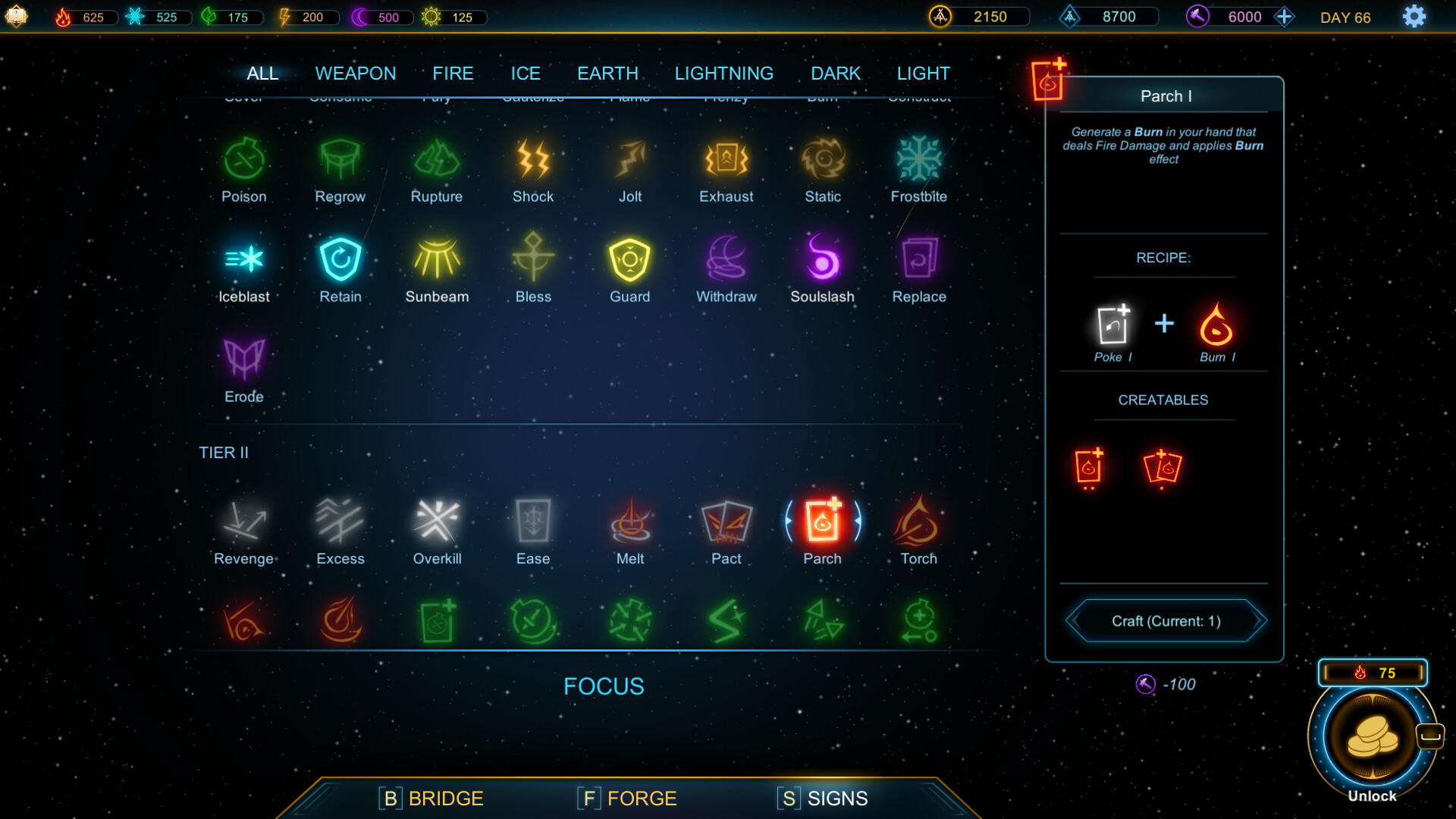Open the SIGNS section from bottom bar
Image resolution: width=1456 pixels, height=819 pixels.
pyautogui.click(x=822, y=798)
